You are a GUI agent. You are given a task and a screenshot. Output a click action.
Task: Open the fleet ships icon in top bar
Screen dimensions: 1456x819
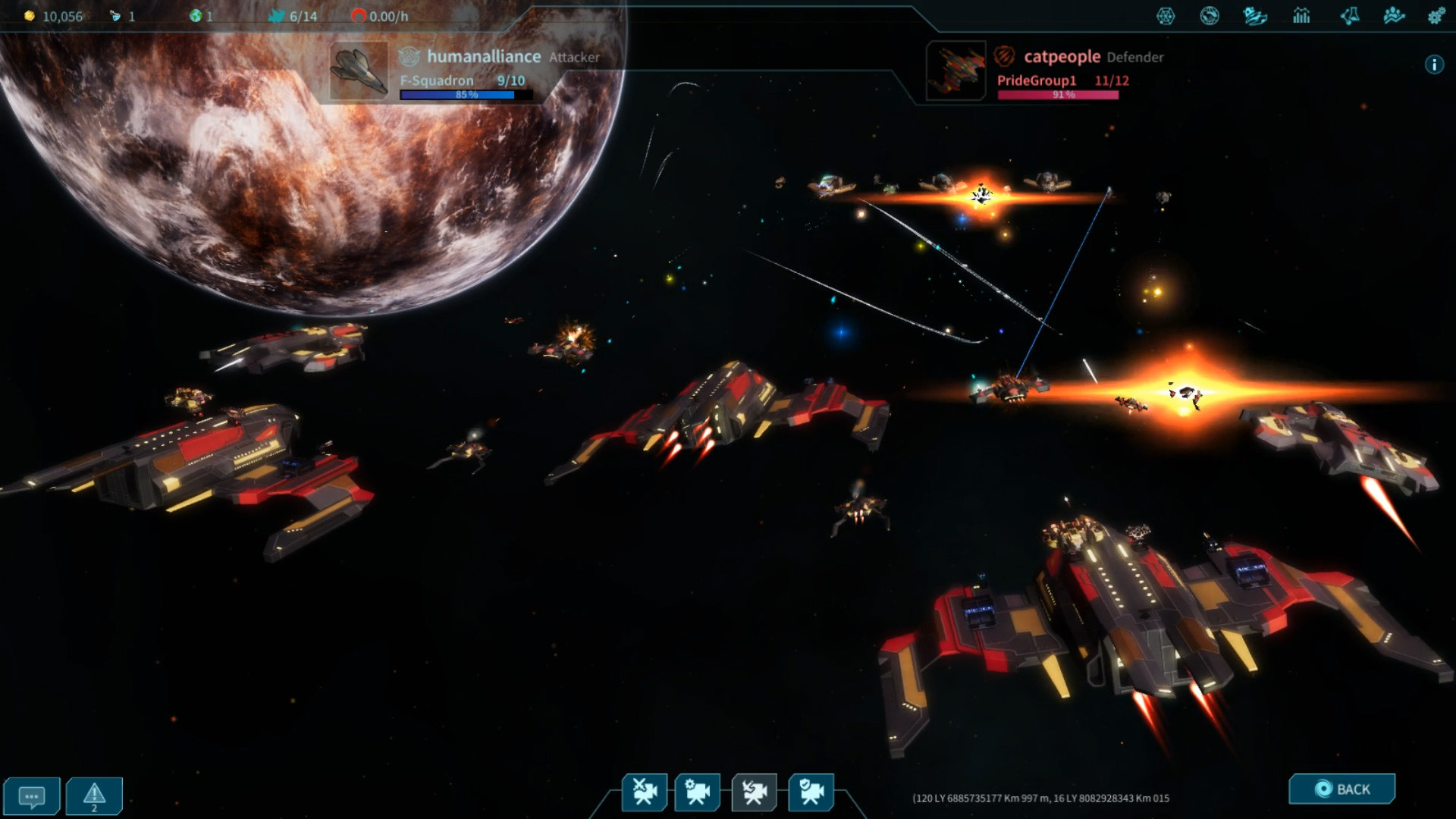pos(1255,16)
